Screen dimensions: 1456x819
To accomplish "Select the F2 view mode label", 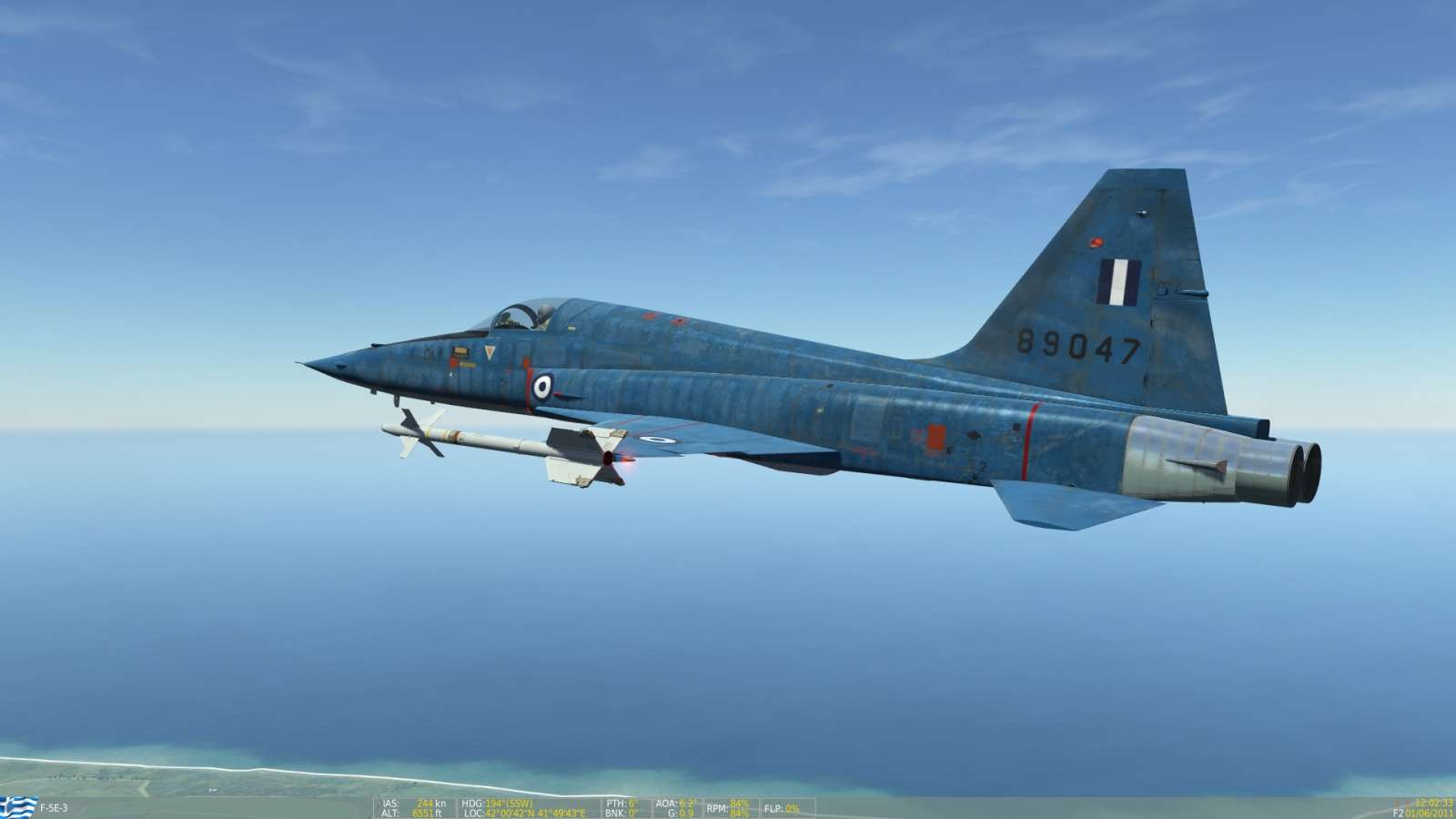I will [x=1399, y=813].
